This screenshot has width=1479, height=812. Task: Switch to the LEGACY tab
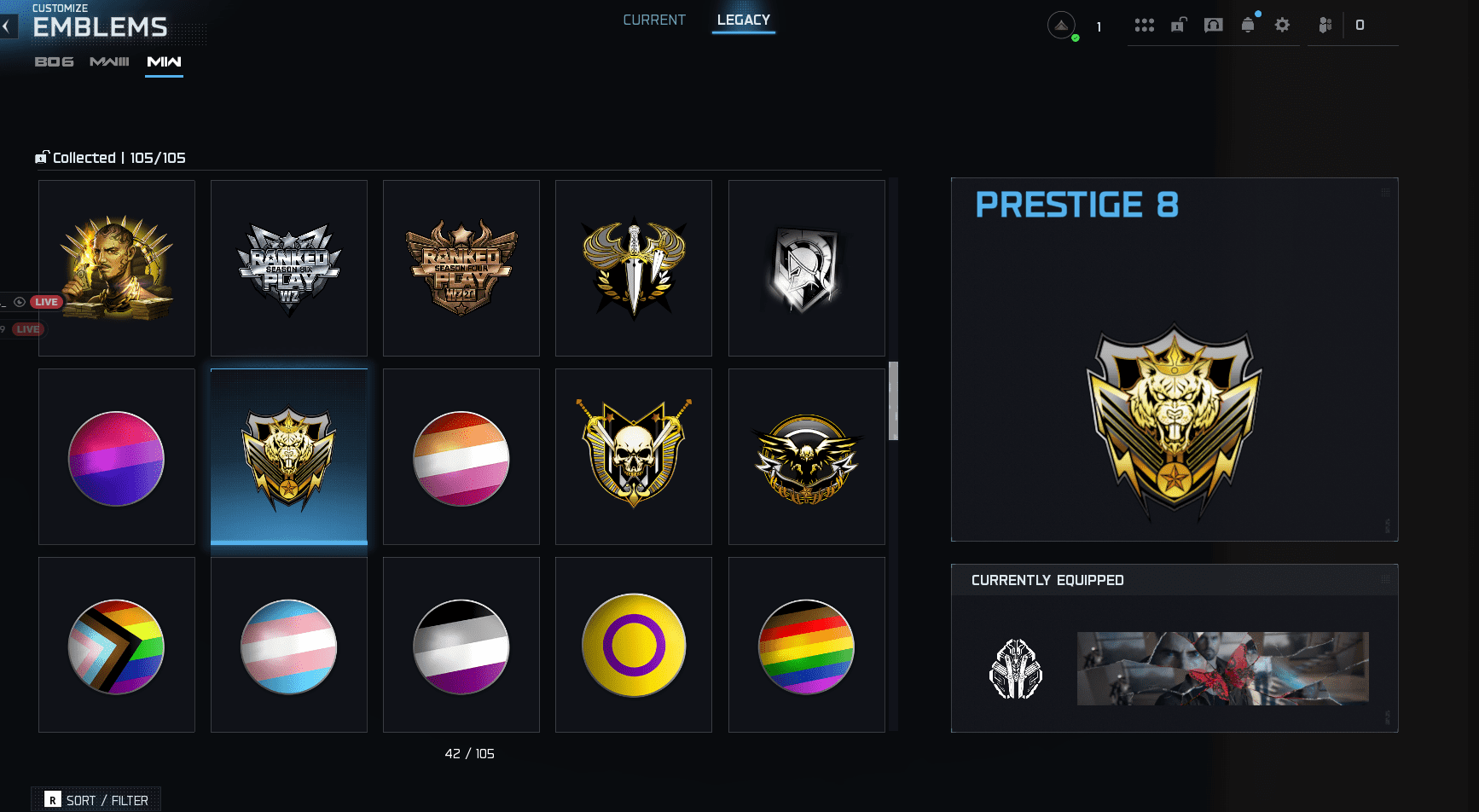pos(743,20)
